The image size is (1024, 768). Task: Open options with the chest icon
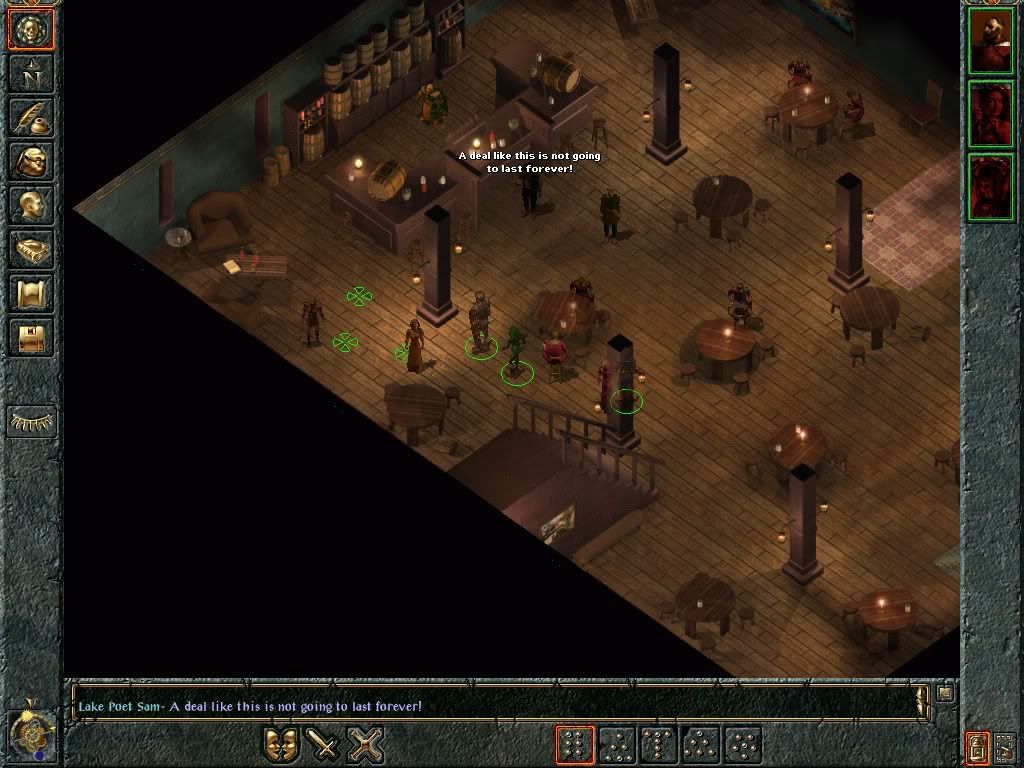pos(31,338)
